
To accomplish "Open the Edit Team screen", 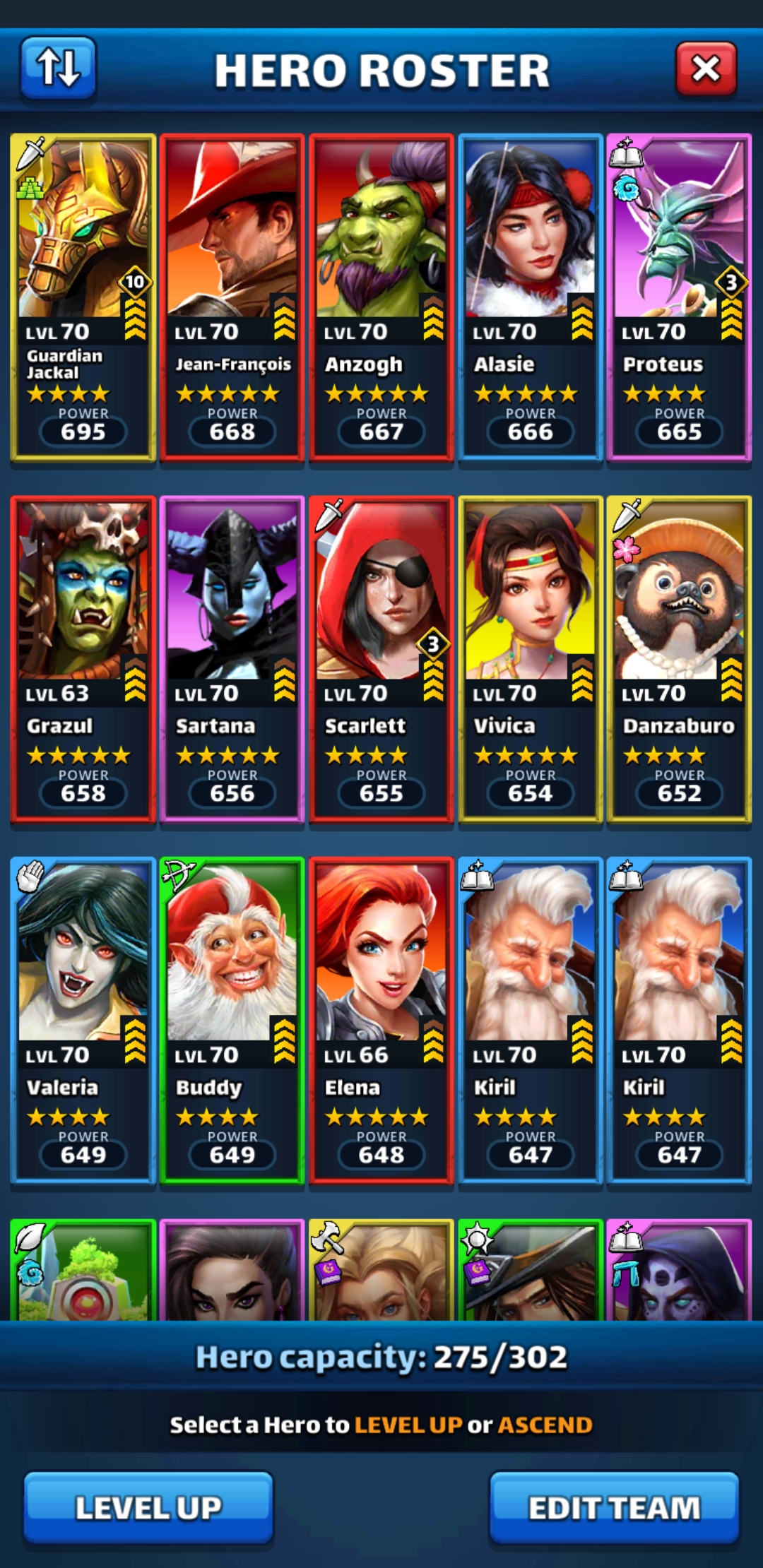I will click(614, 1507).
